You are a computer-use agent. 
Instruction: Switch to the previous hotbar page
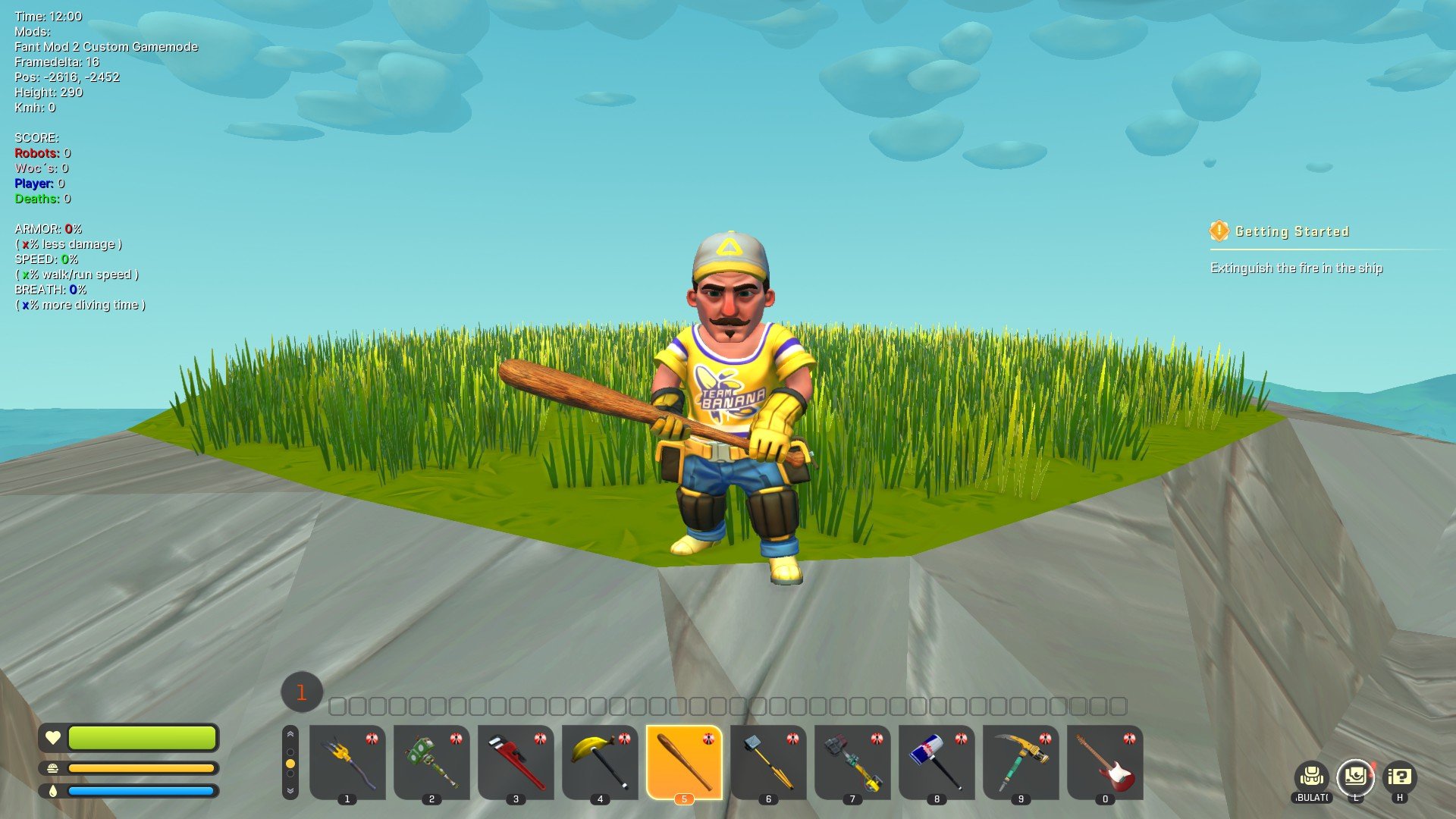(290, 735)
